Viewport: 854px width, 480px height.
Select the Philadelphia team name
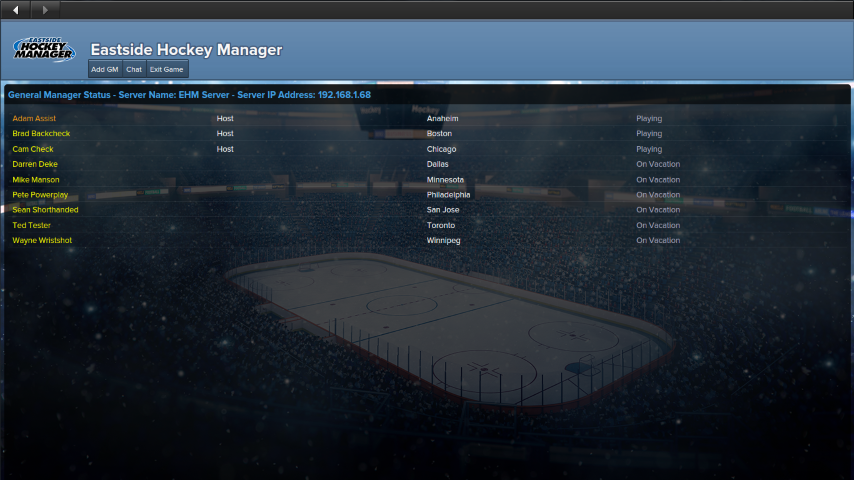(448, 195)
